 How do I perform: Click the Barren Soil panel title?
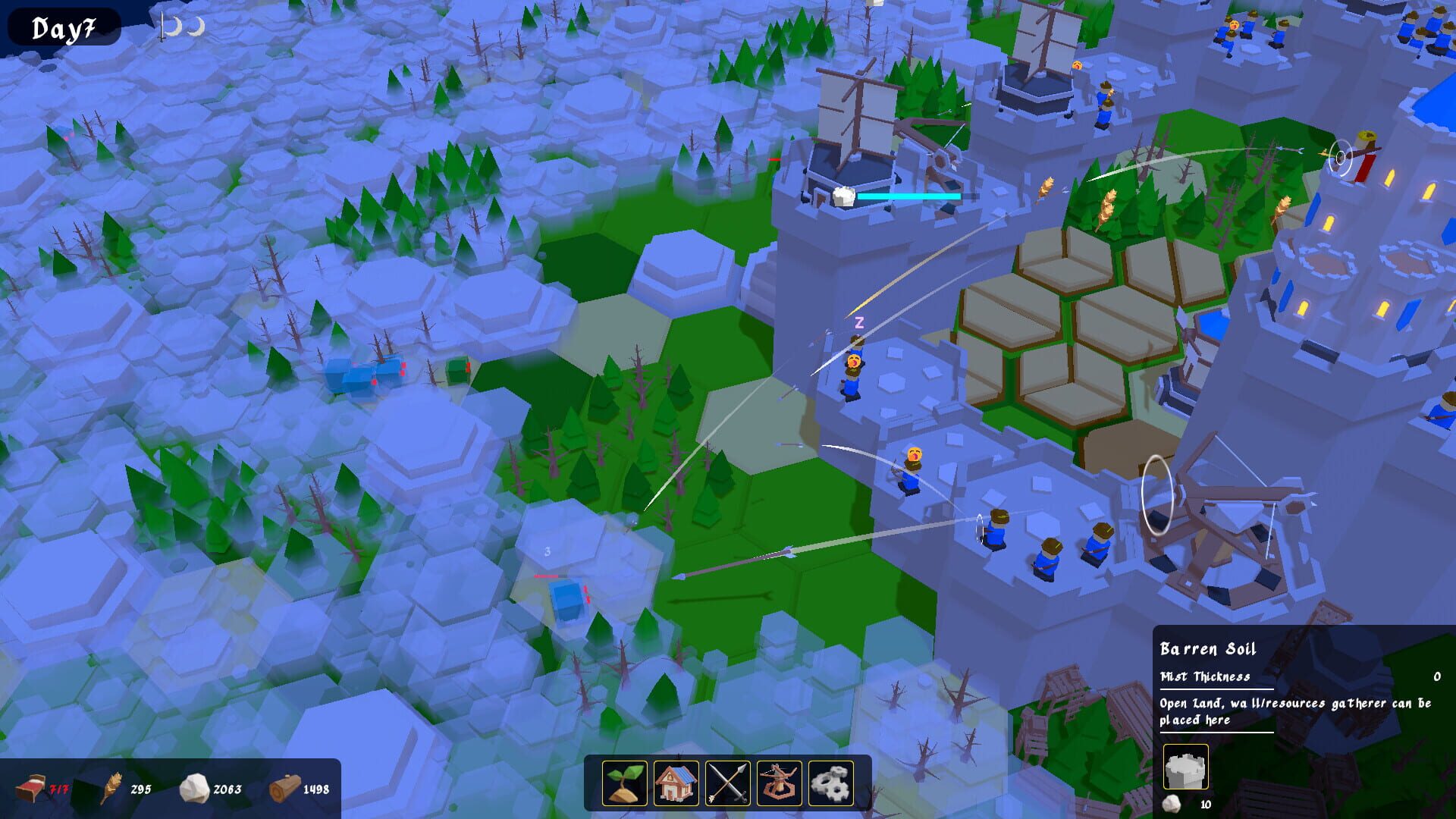[x=1207, y=649]
